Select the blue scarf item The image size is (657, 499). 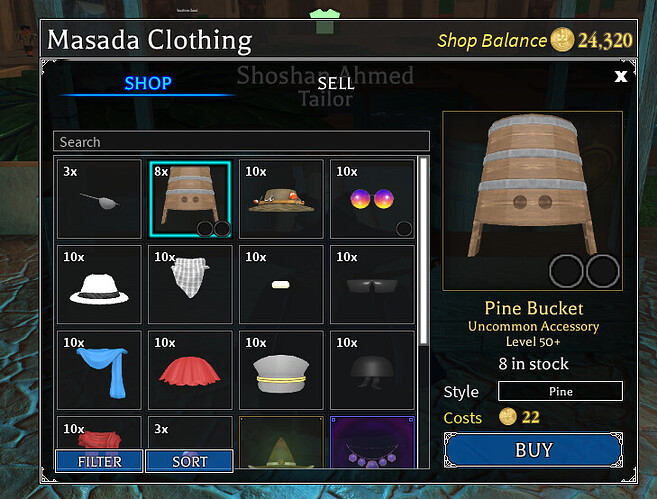pyautogui.click(x=99, y=370)
